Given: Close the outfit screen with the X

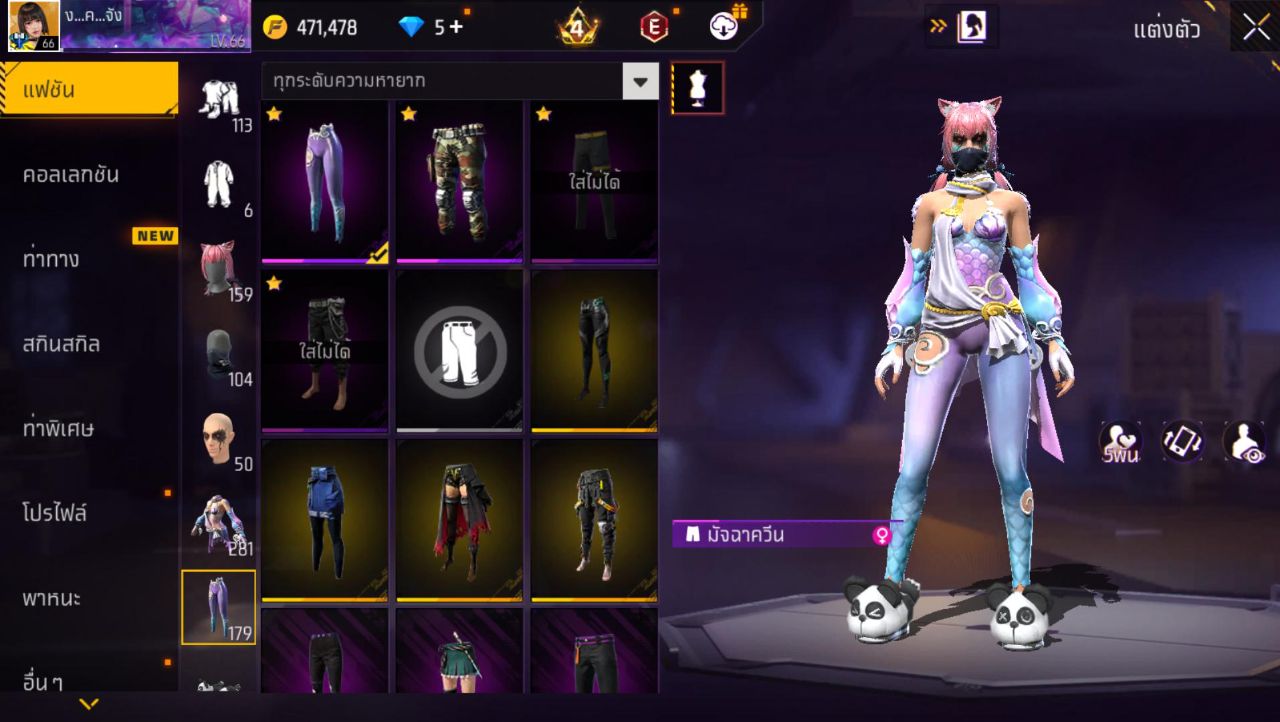Looking at the screenshot, I should click(x=1256, y=28).
